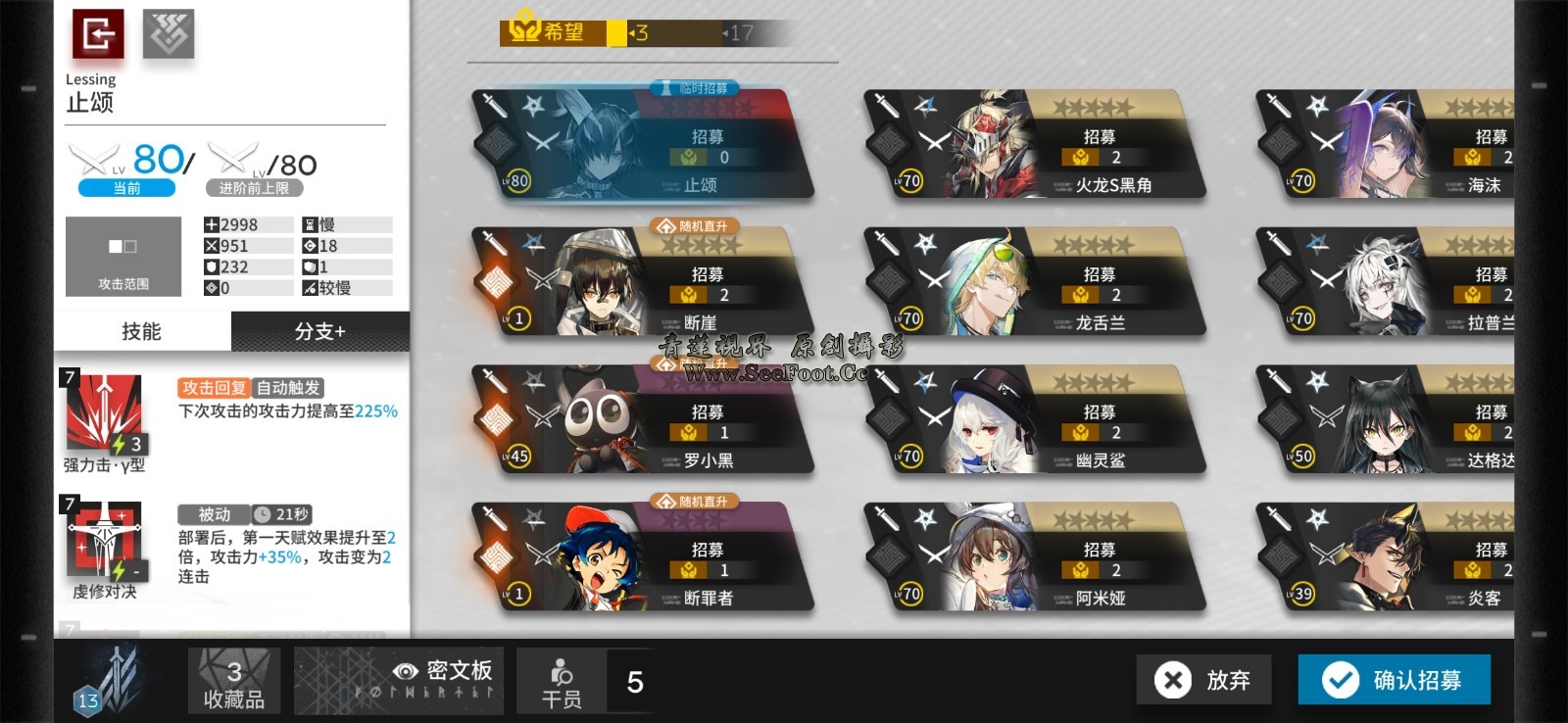Confirm recruitment with 确认招募 button
Screen dimensions: 1568x723
[1394, 679]
